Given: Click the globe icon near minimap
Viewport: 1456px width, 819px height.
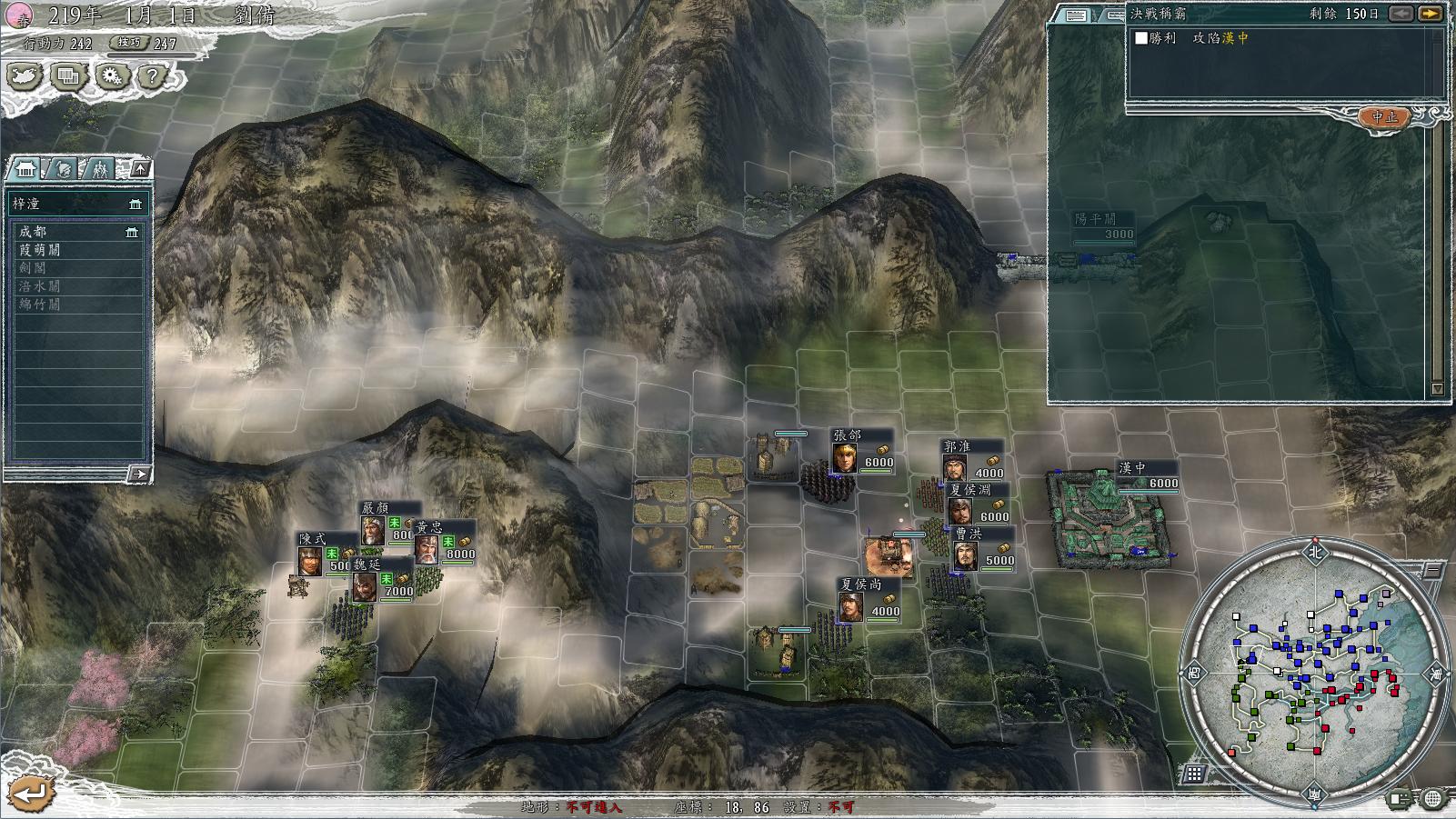Looking at the screenshot, I should (x=1432, y=799).
